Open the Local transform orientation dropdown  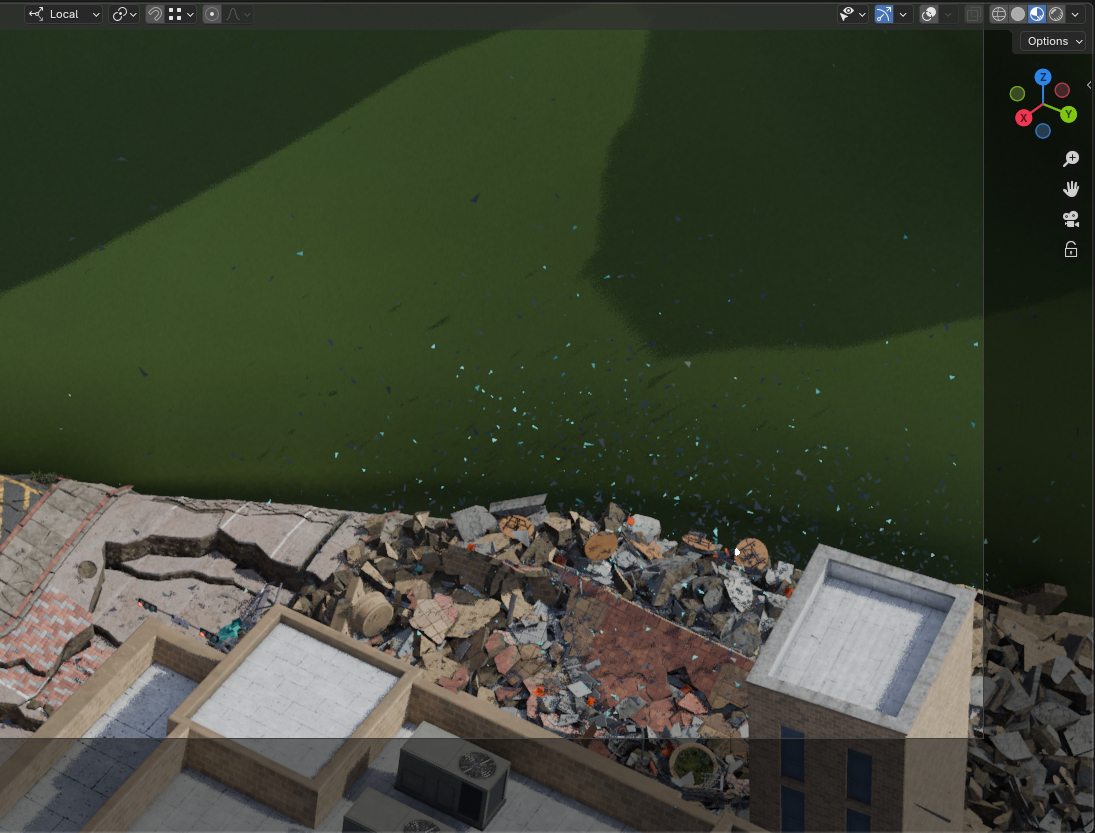pyautogui.click(x=64, y=14)
